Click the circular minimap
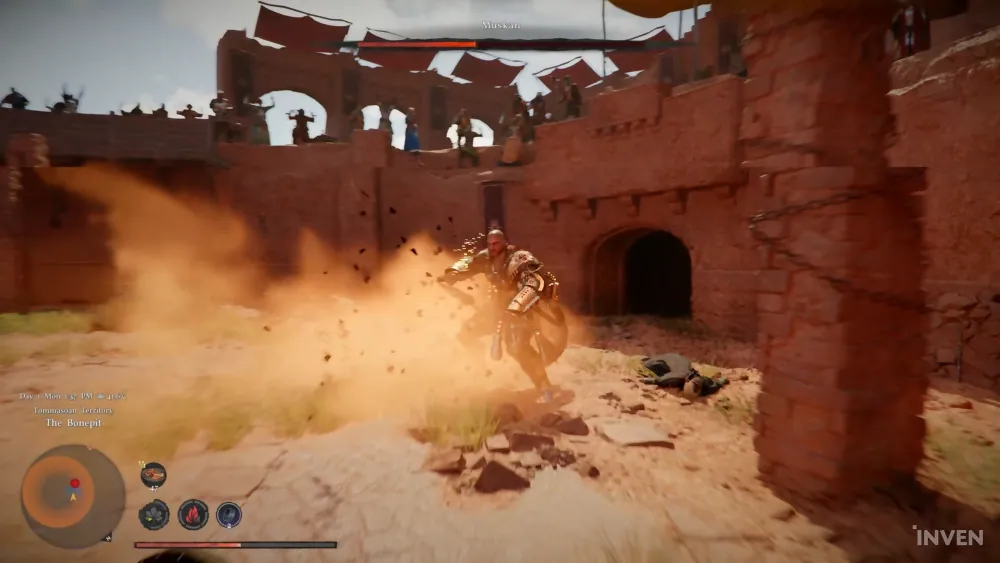The width and height of the screenshot is (1000, 563). tap(72, 496)
